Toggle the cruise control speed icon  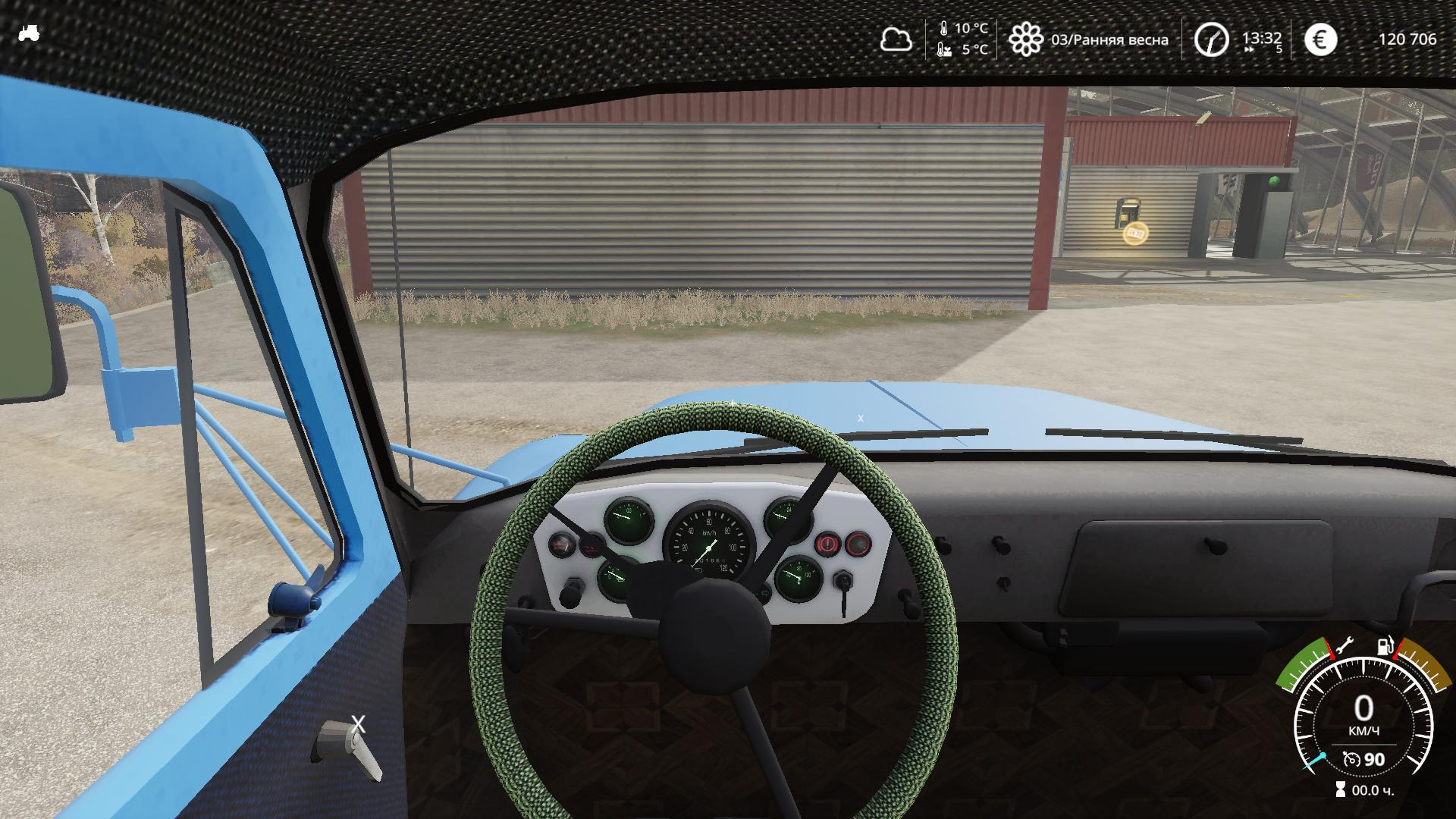click(1351, 759)
